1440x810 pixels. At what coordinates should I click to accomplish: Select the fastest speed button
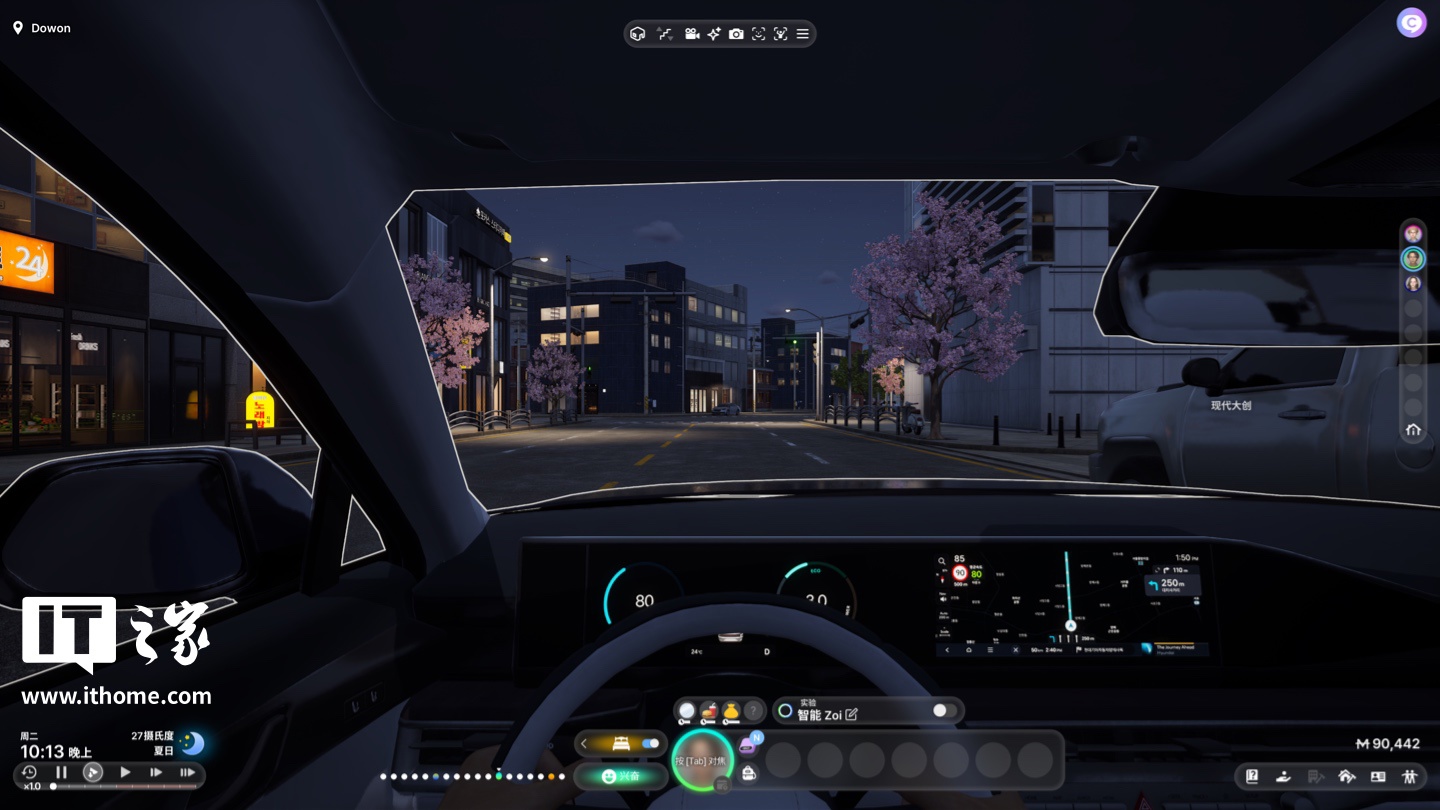pos(187,772)
